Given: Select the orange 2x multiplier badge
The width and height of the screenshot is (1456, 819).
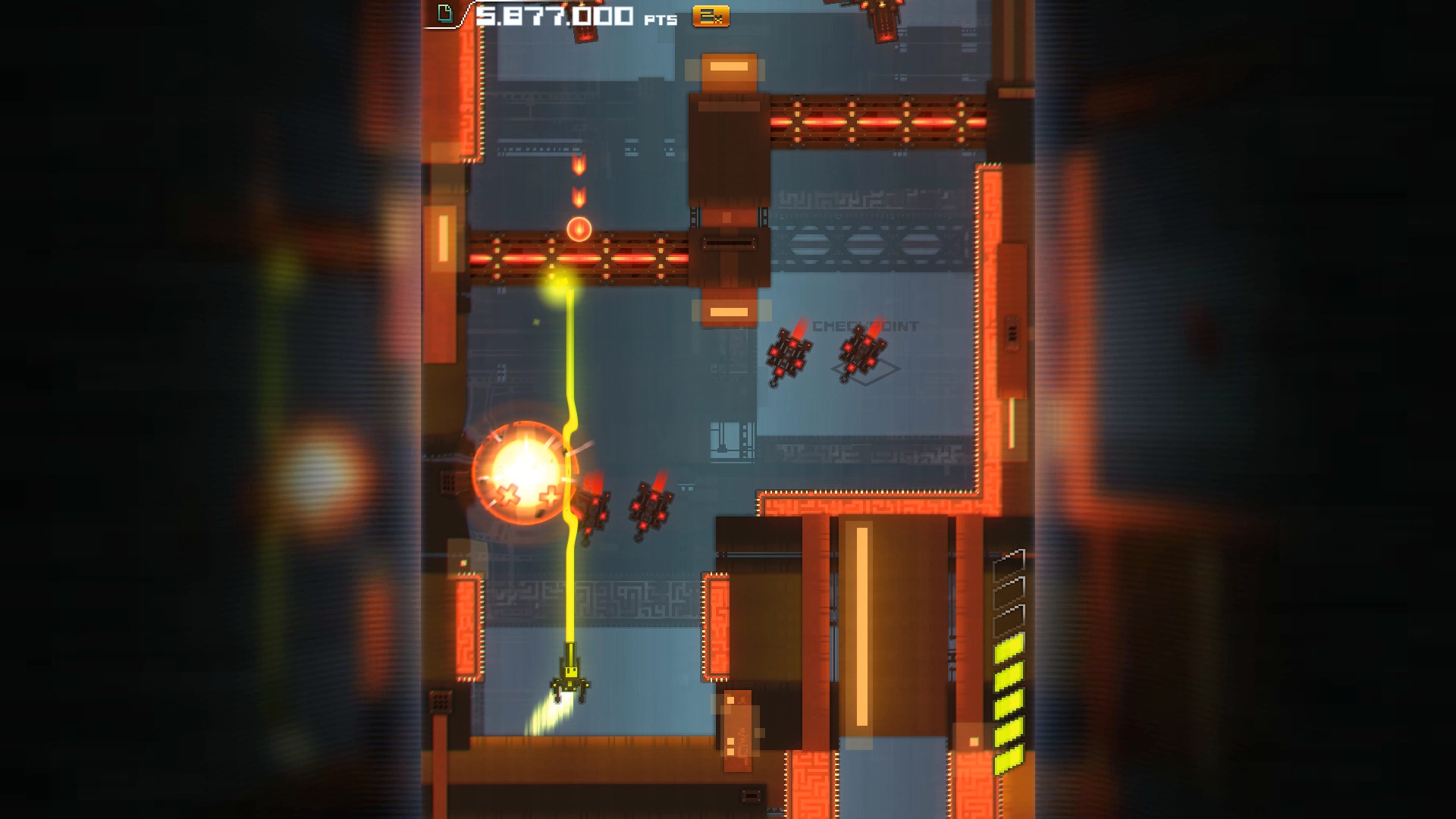Looking at the screenshot, I should [711, 16].
